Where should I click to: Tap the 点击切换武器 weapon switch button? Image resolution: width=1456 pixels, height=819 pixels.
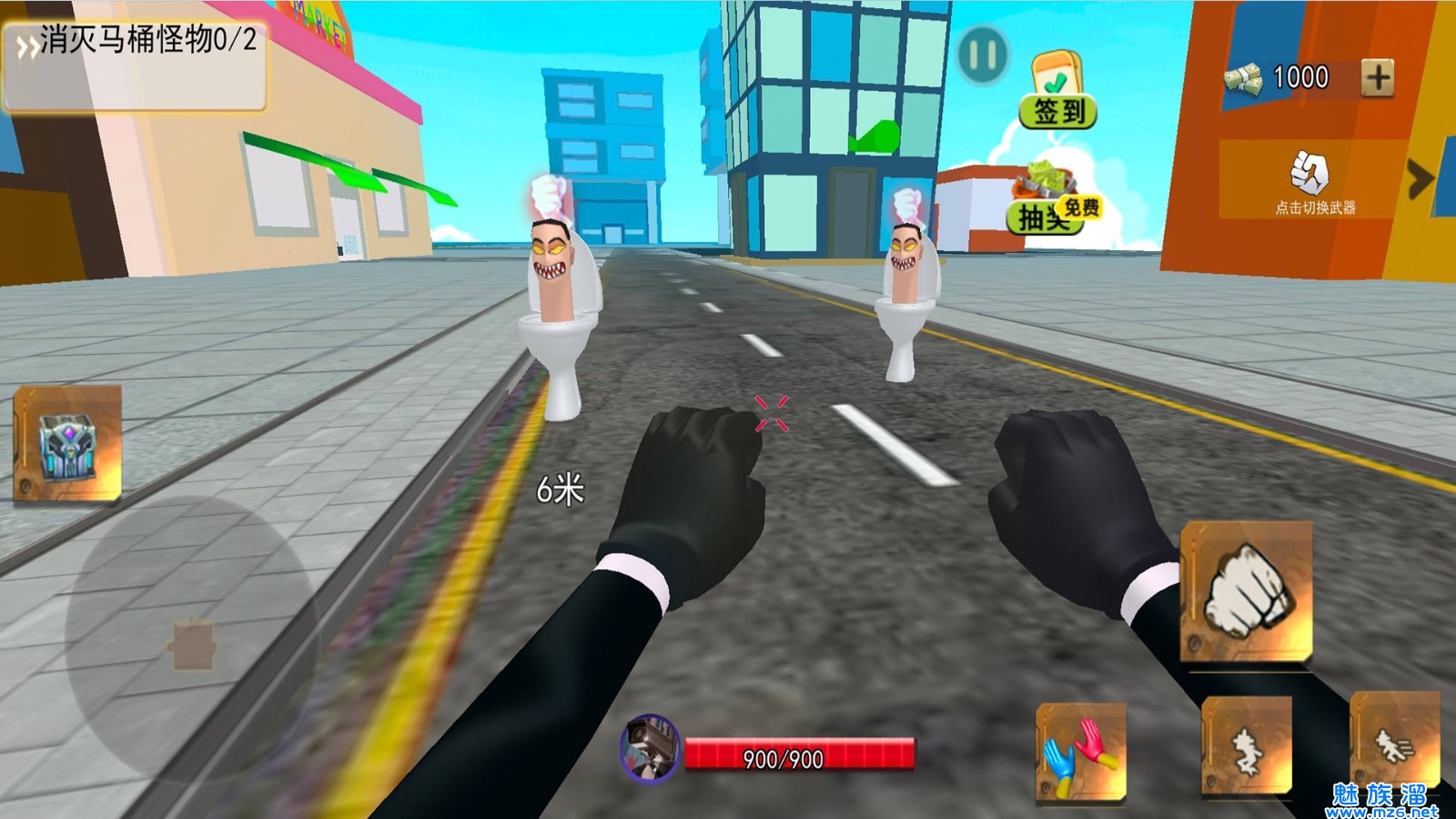(1312, 180)
